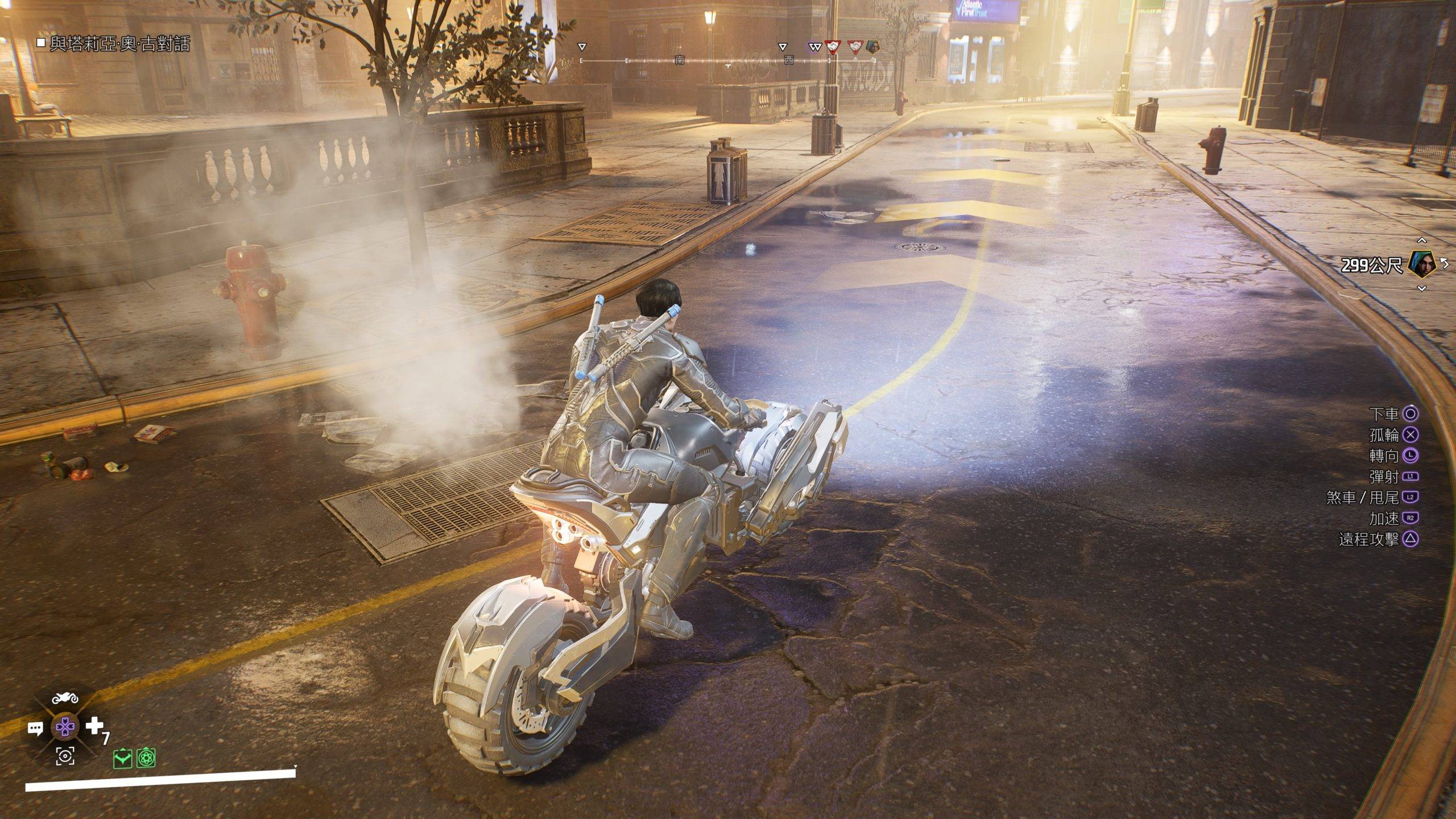Use a health pack from the plus icon

[94, 726]
